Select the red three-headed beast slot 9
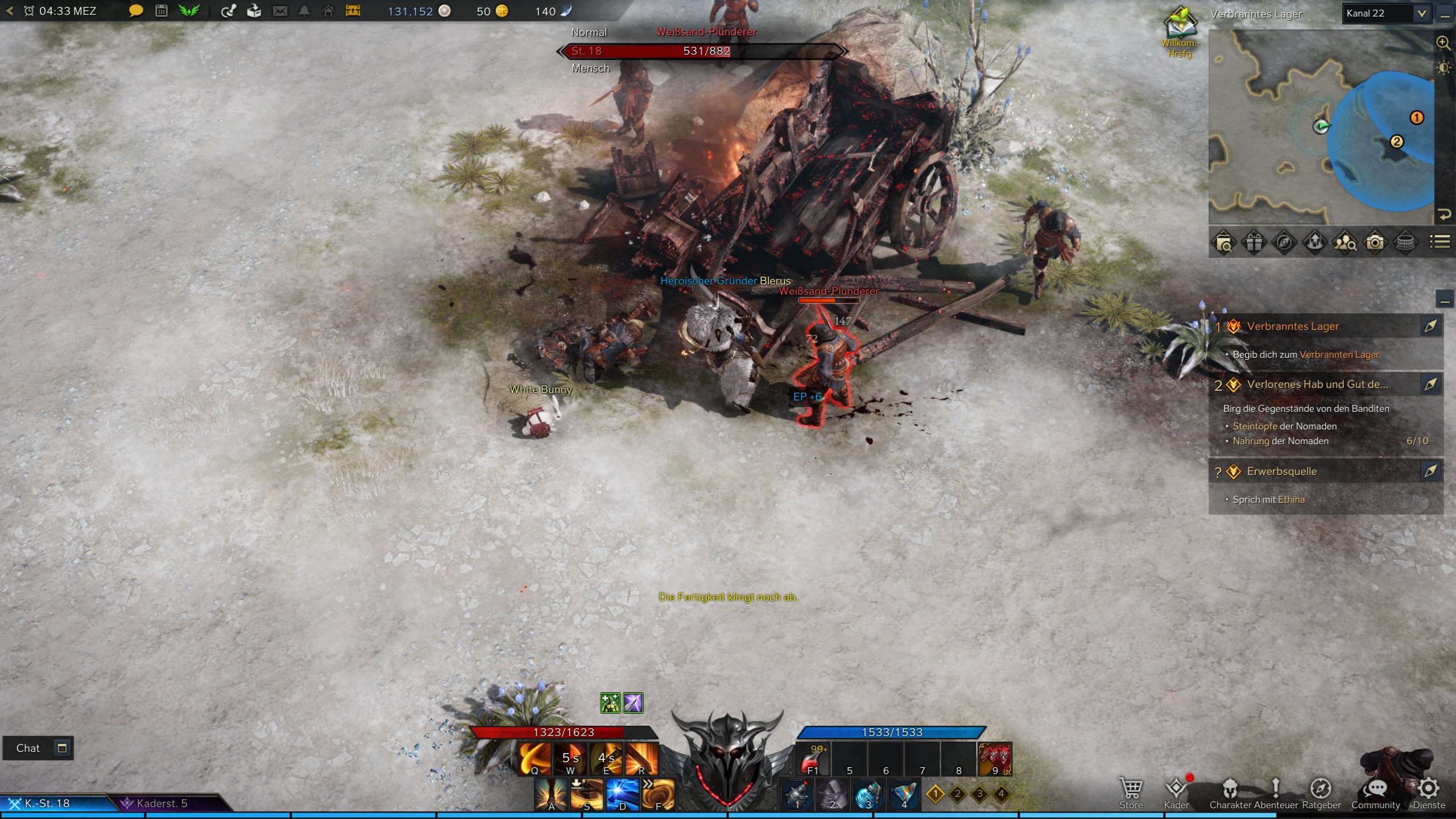This screenshot has width=1456, height=819. 994,759
